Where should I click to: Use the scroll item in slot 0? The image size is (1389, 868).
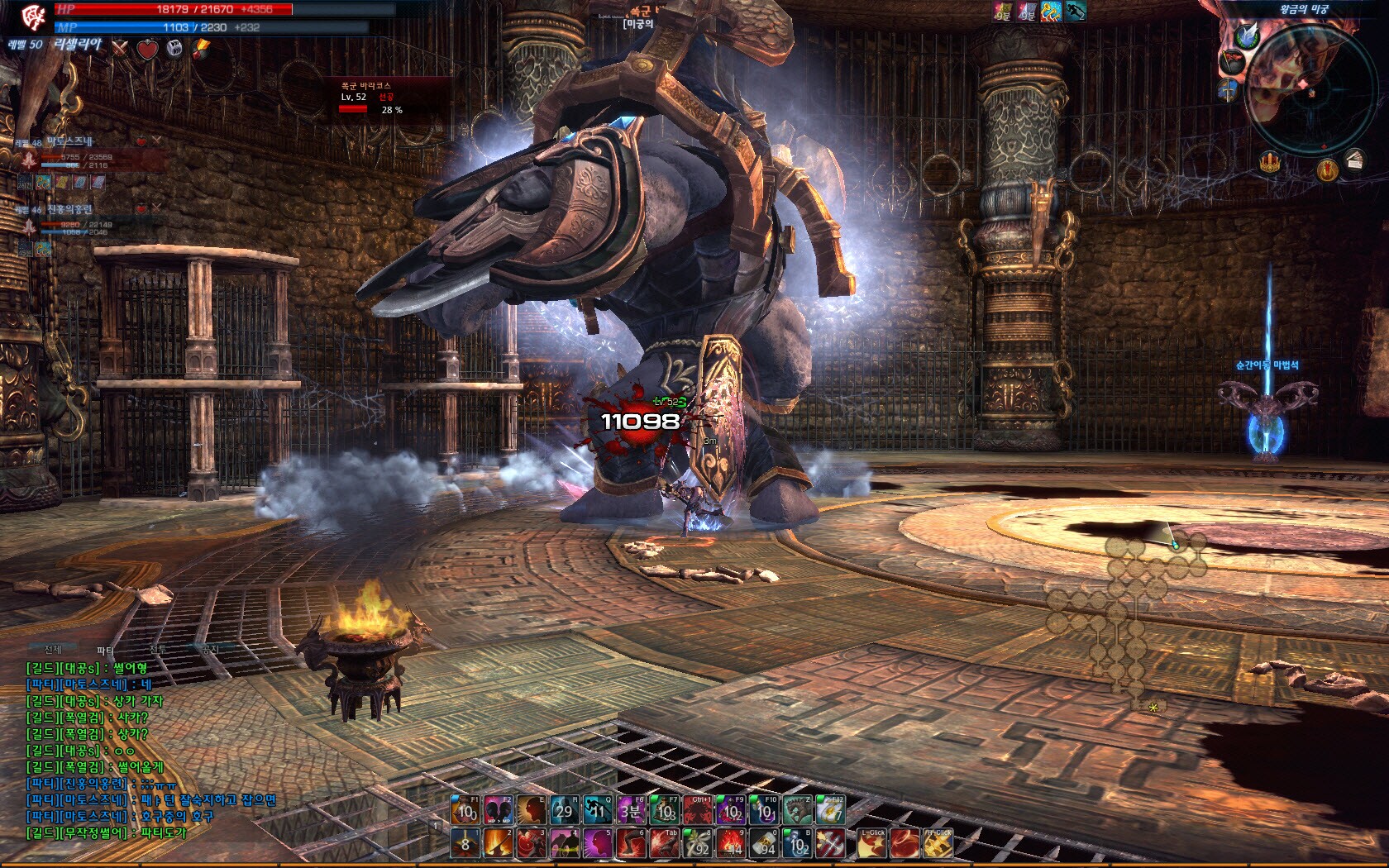pos(763,844)
